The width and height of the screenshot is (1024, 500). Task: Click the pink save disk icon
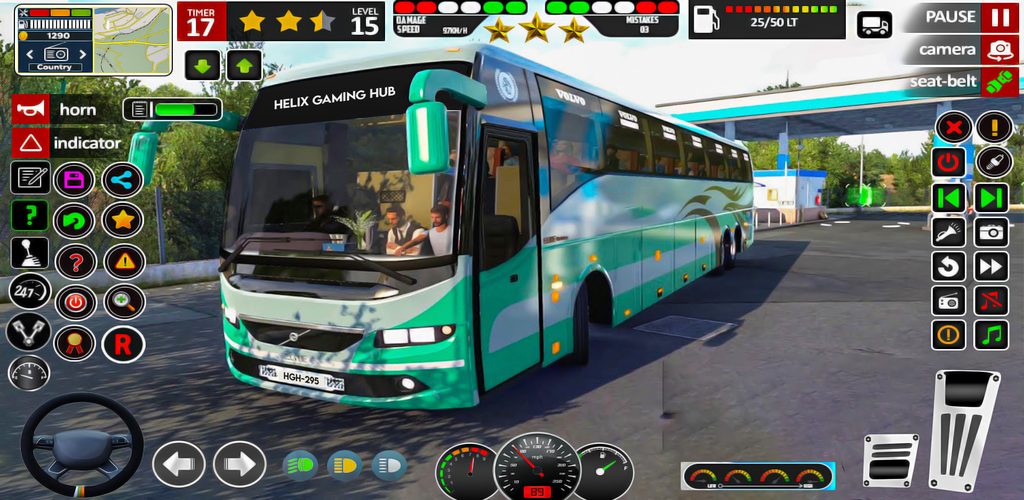75,180
